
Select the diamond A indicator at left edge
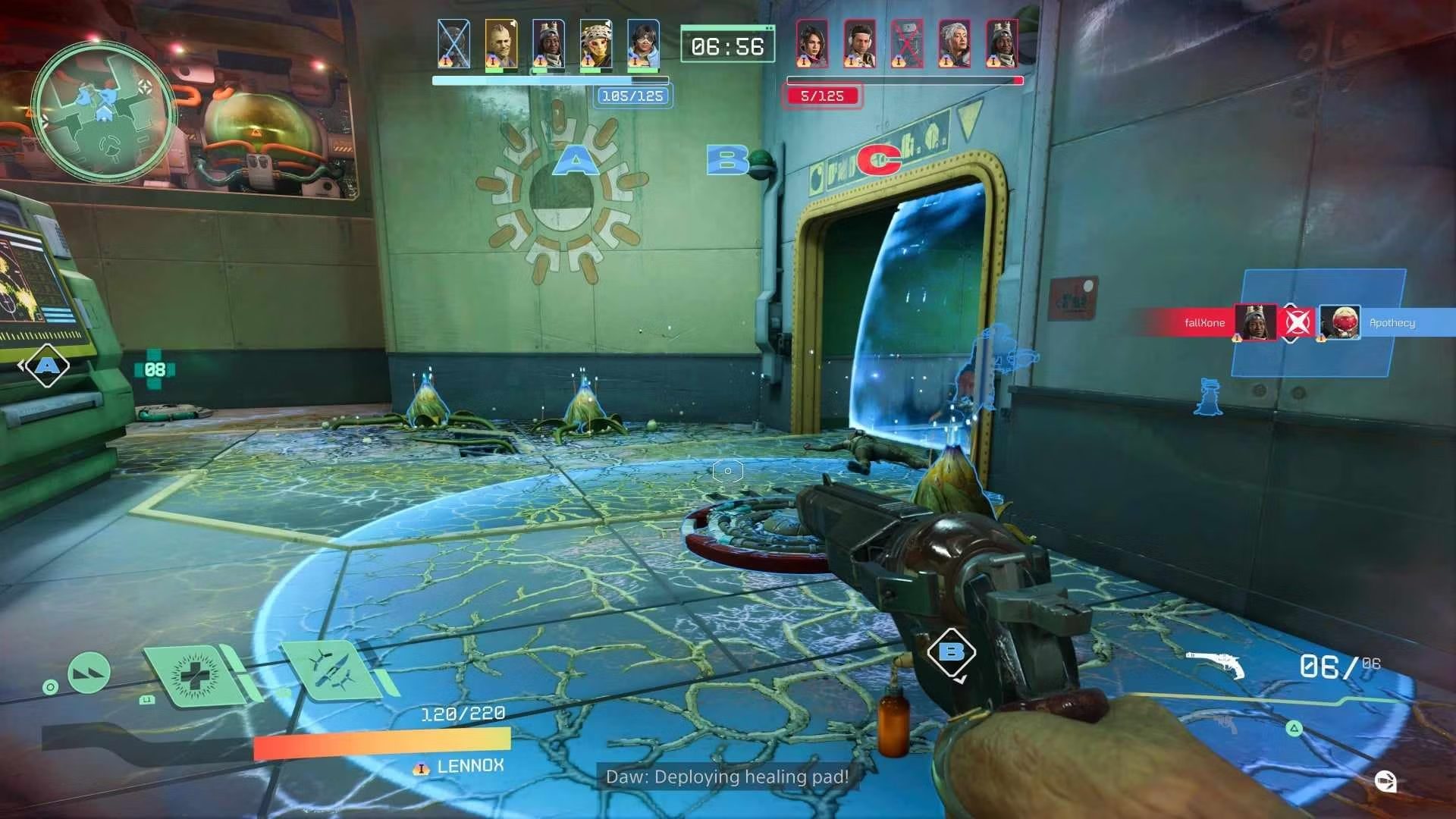pyautogui.click(x=47, y=366)
